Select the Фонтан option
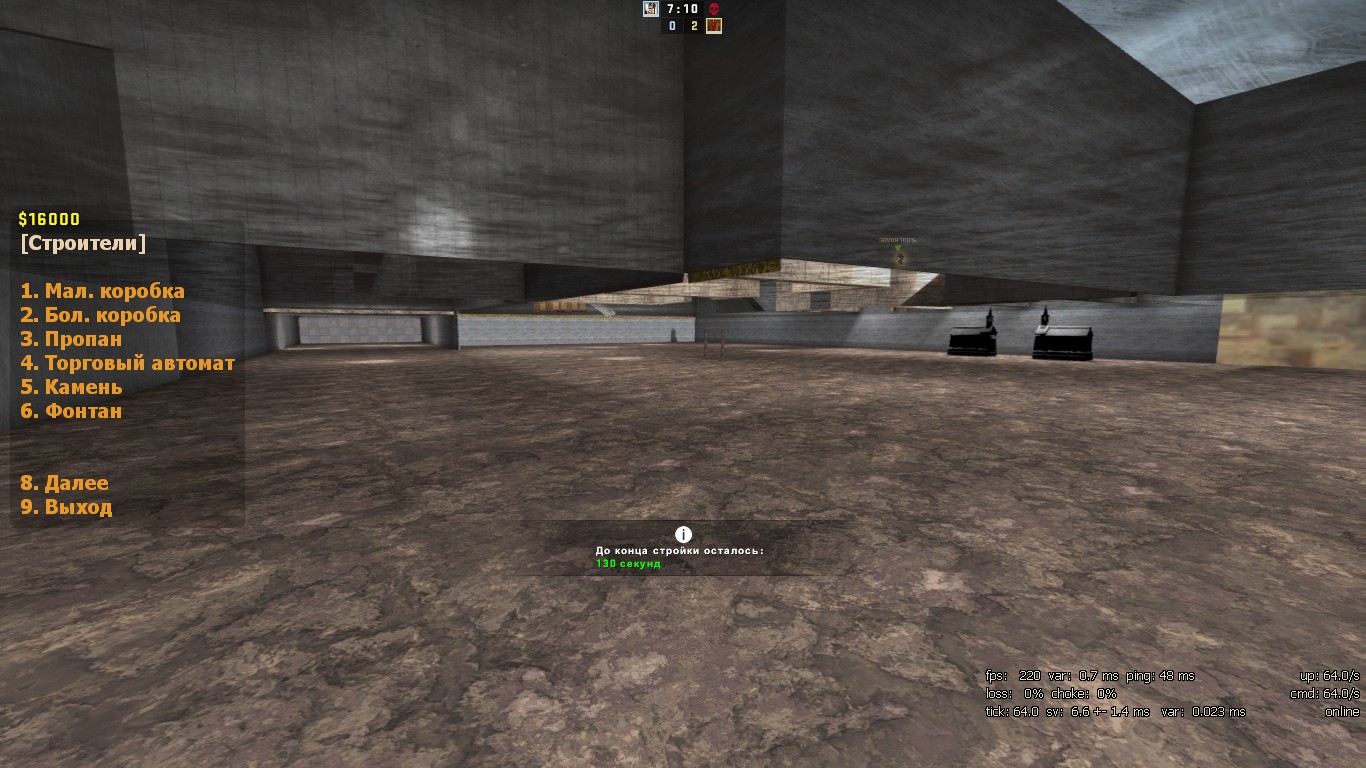 click(71, 411)
